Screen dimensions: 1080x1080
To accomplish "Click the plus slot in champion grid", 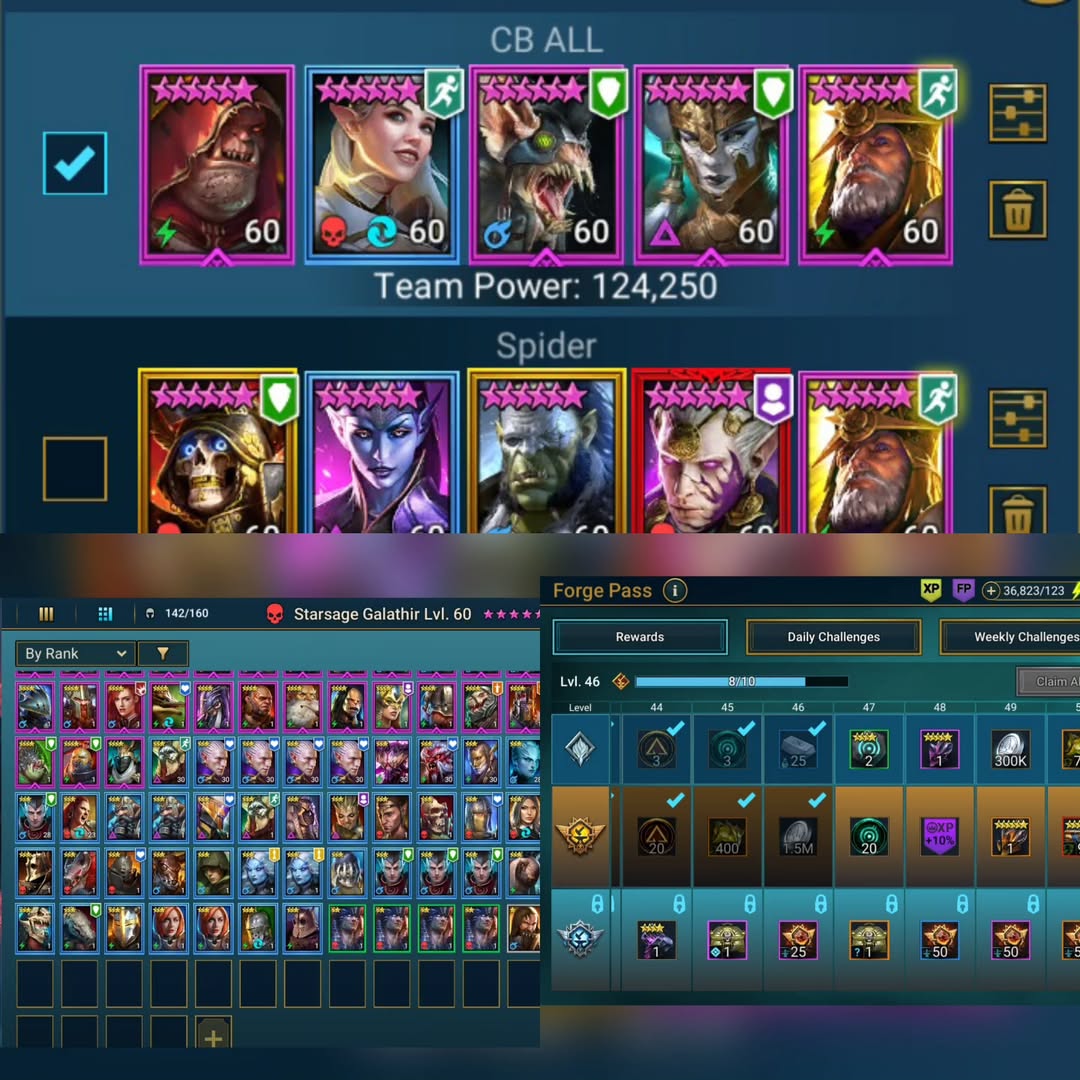I will (213, 1037).
